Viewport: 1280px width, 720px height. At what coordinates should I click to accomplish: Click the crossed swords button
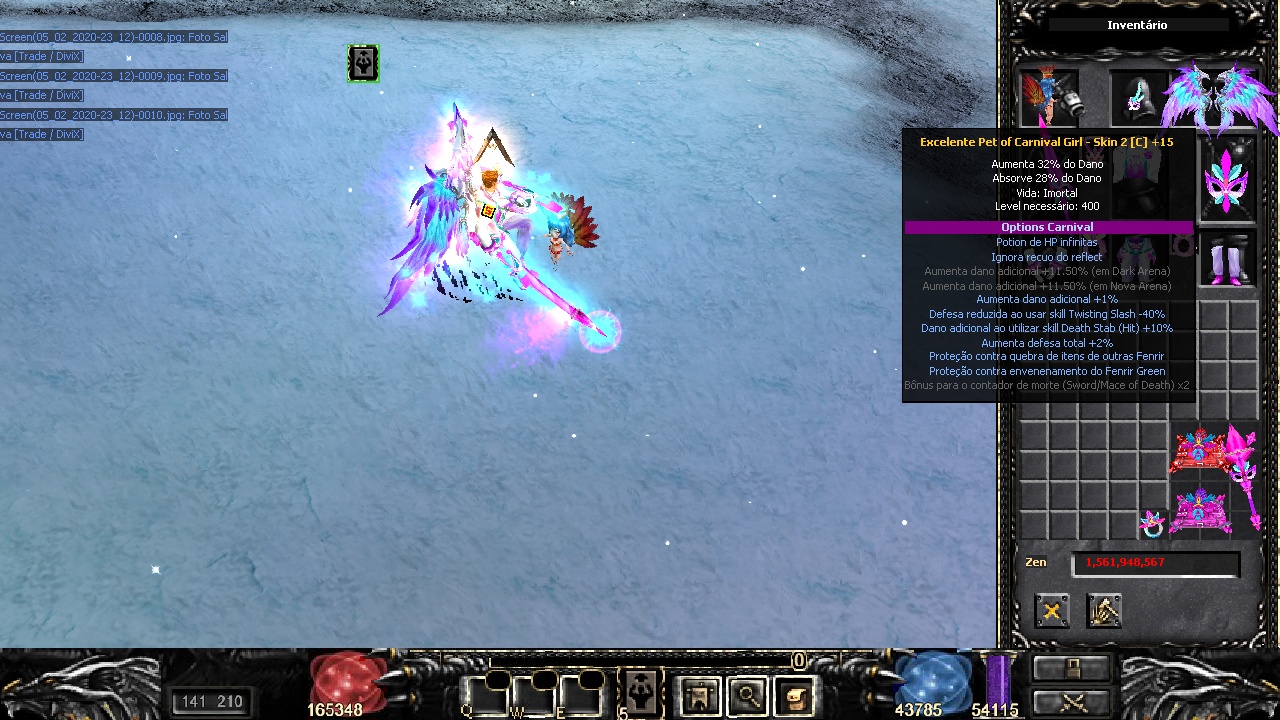click(1071, 702)
